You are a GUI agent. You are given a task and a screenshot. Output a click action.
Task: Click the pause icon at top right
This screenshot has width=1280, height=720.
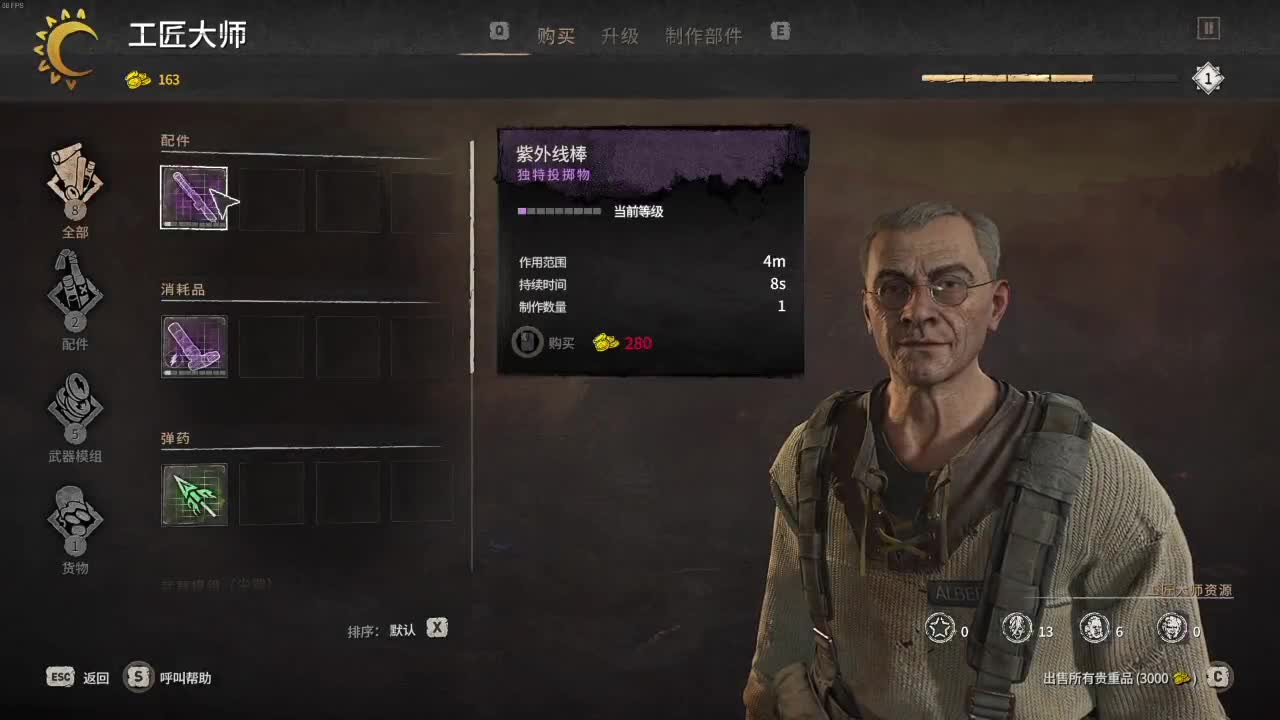point(1208,29)
